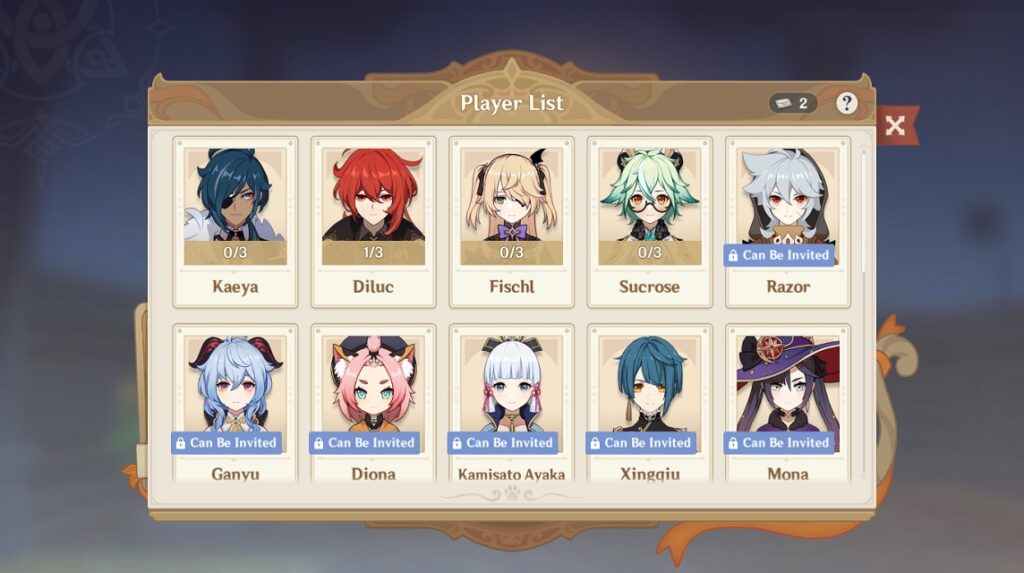
Task: Choose the Diona character card
Action: click(373, 405)
